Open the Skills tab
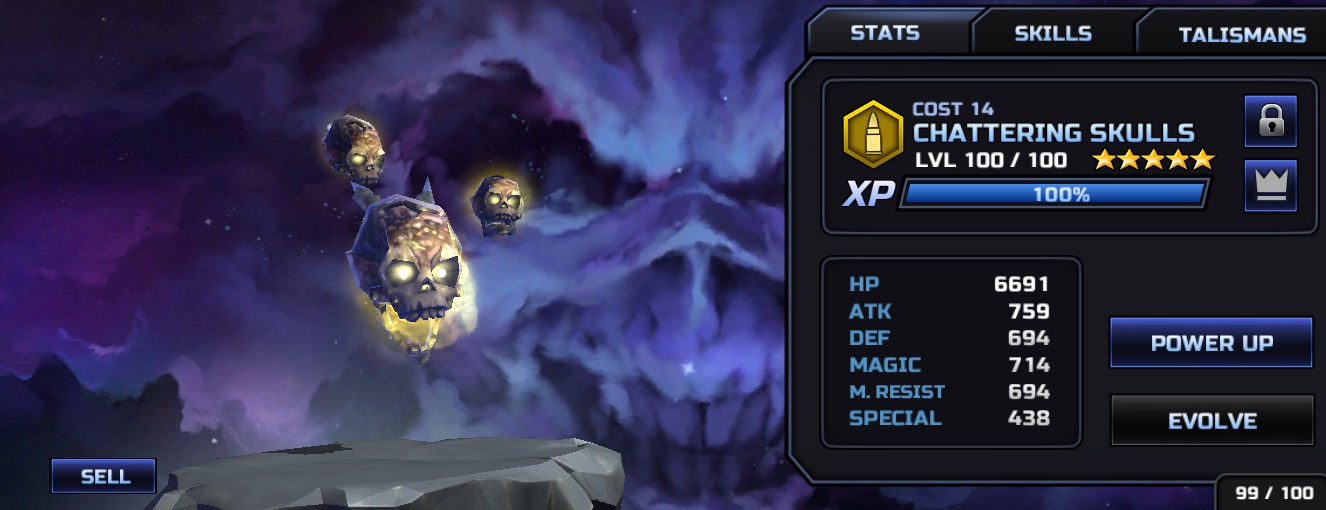This screenshot has height=510, width=1326. click(x=1052, y=33)
